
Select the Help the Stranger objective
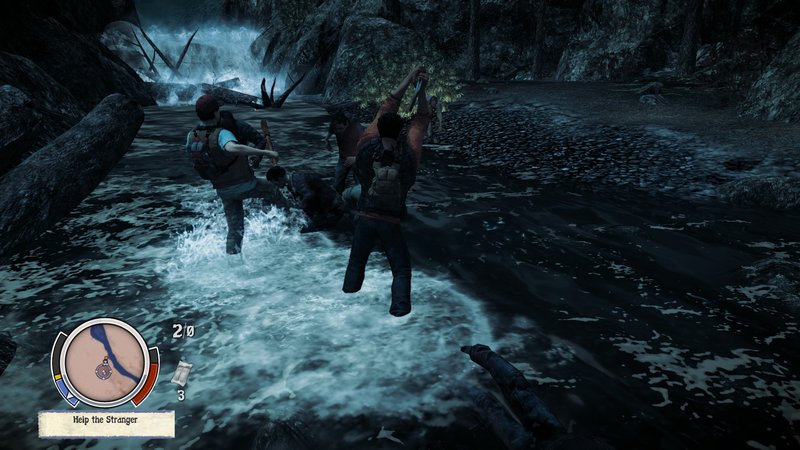(x=106, y=420)
